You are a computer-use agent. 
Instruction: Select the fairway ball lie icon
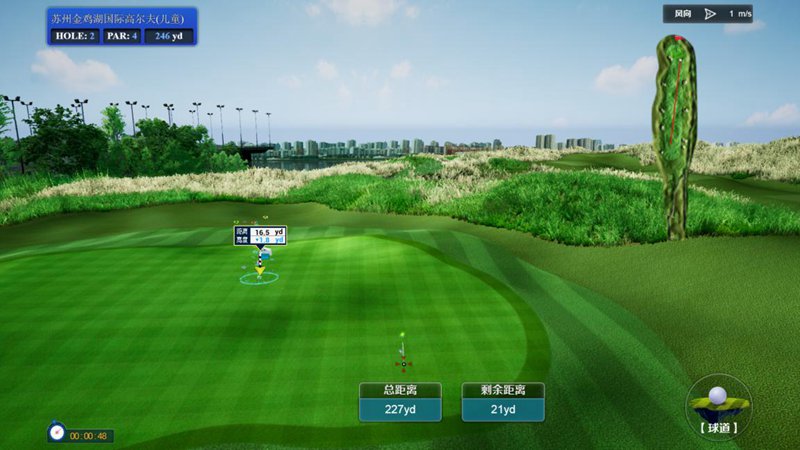[x=718, y=402]
